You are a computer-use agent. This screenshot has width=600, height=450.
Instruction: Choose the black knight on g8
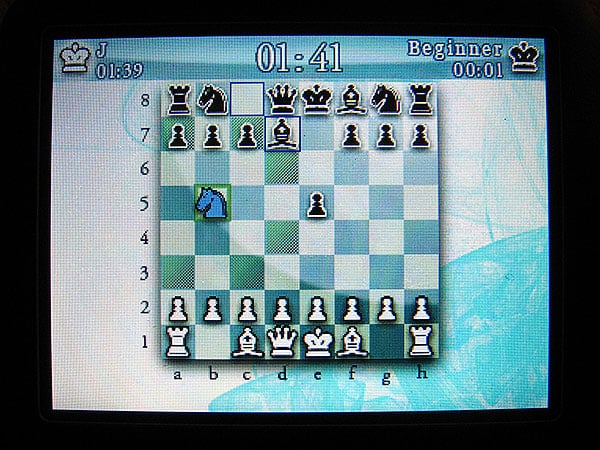point(386,99)
